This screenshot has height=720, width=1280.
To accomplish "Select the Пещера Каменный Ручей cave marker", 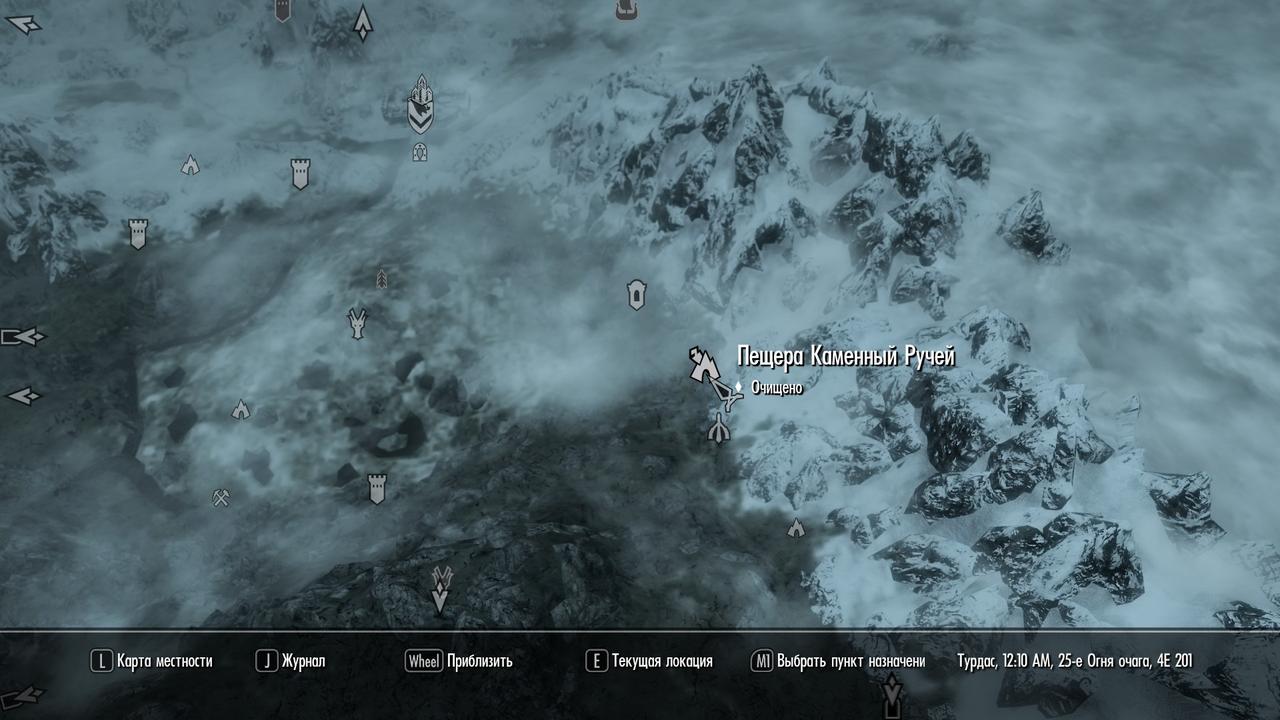I will click(701, 363).
